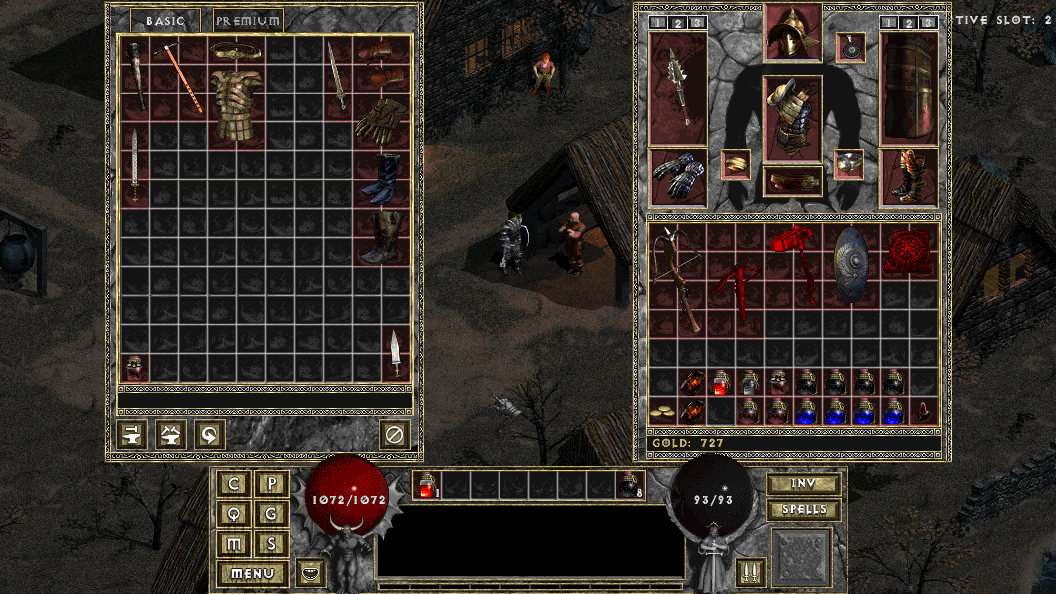Open the INV panel button
This screenshot has height=594, width=1056.
point(803,484)
